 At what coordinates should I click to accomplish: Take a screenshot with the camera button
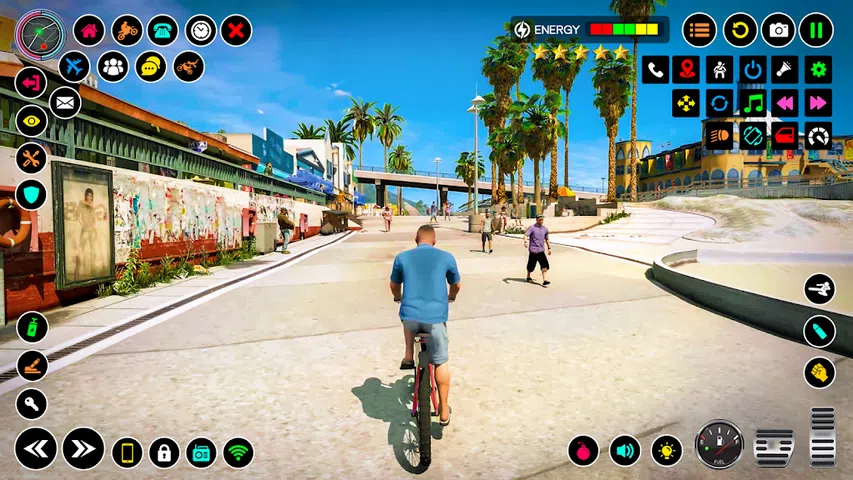pos(778,30)
